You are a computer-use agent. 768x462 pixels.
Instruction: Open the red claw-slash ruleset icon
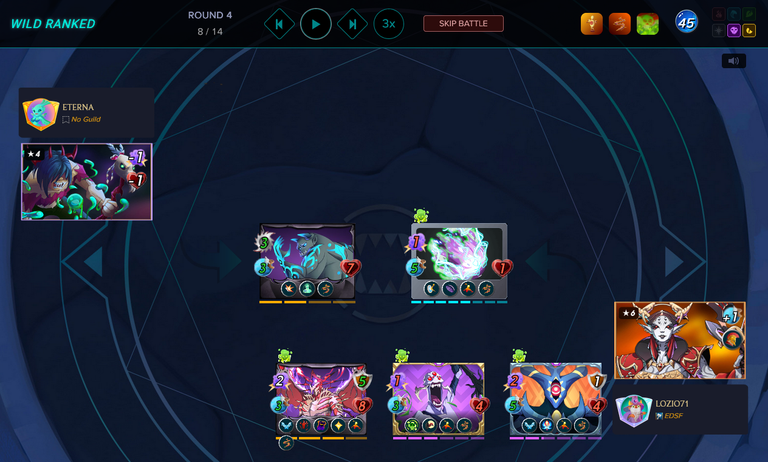[x=620, y=23]
